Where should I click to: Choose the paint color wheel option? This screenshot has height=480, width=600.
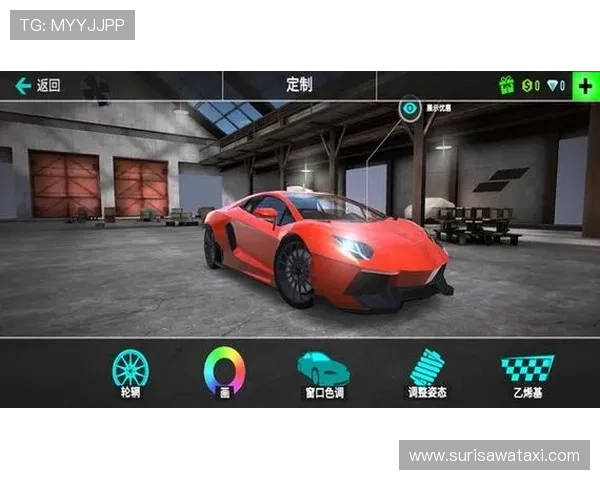pos(225,372)
